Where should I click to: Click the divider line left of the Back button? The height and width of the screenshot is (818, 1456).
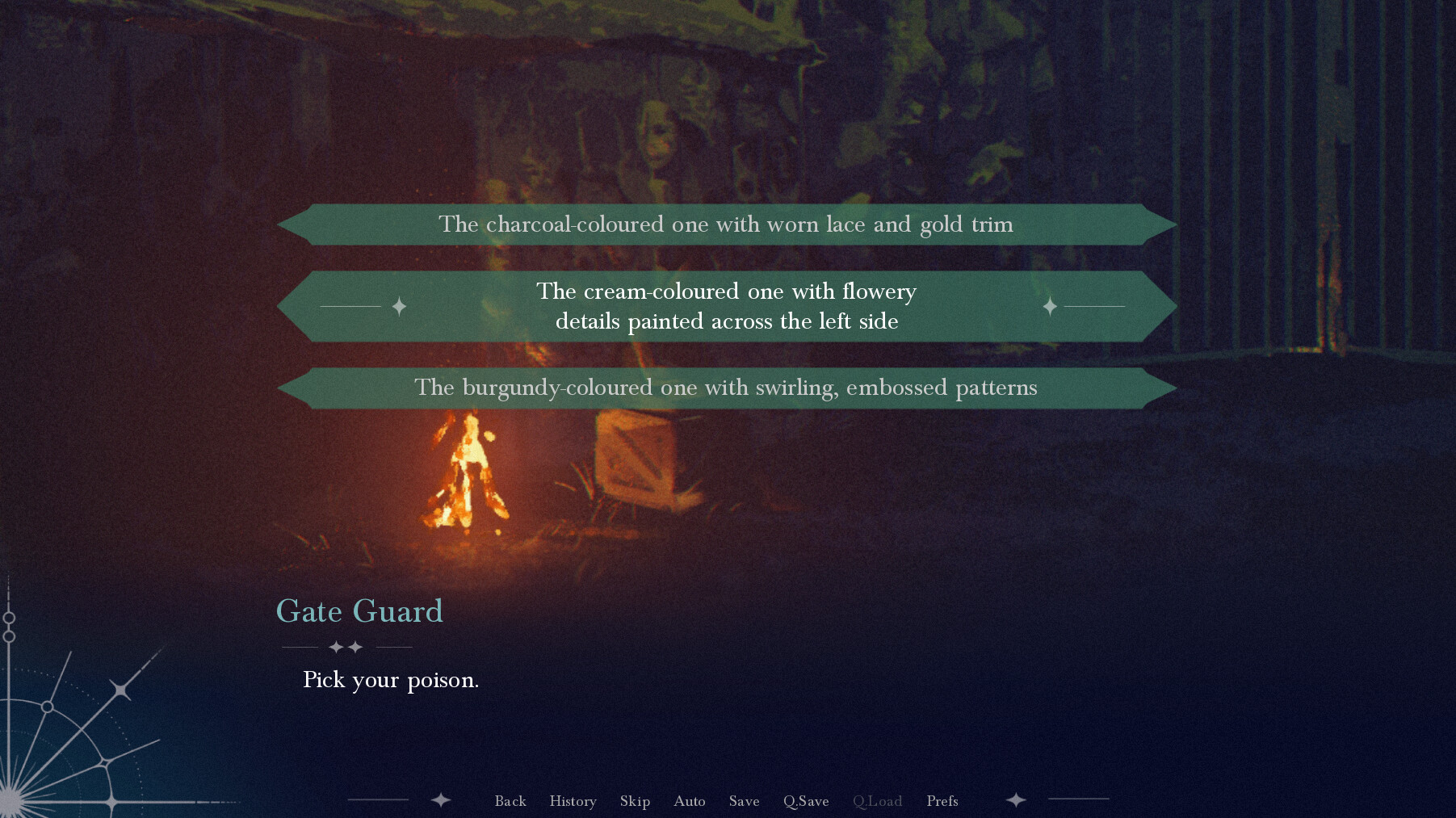pos(380,800)
